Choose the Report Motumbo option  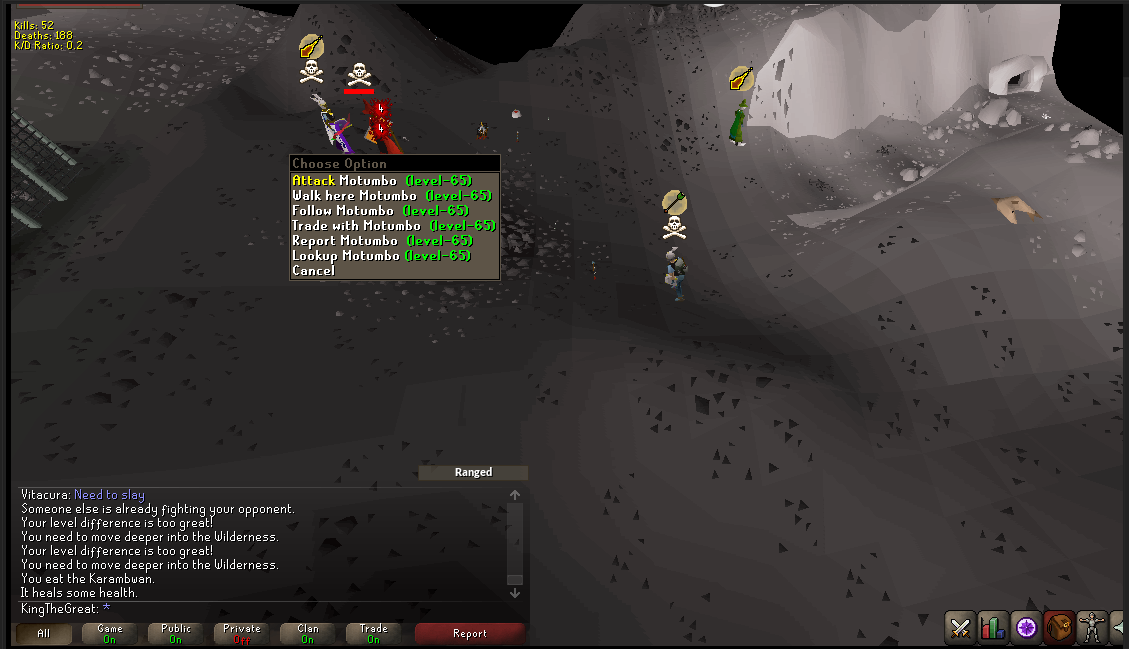(x=381, y=241)
